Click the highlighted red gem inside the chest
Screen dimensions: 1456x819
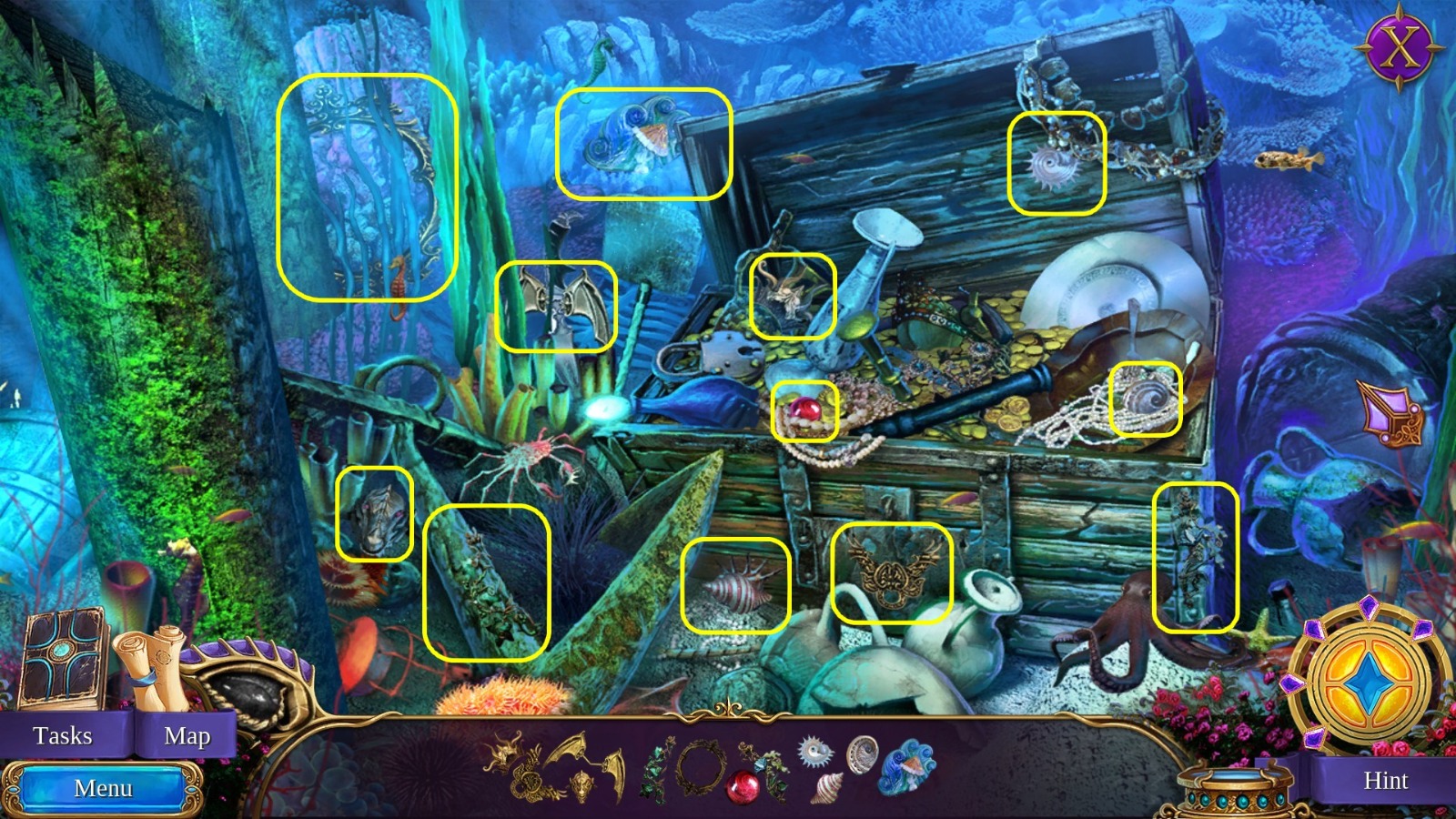point(804,409)
